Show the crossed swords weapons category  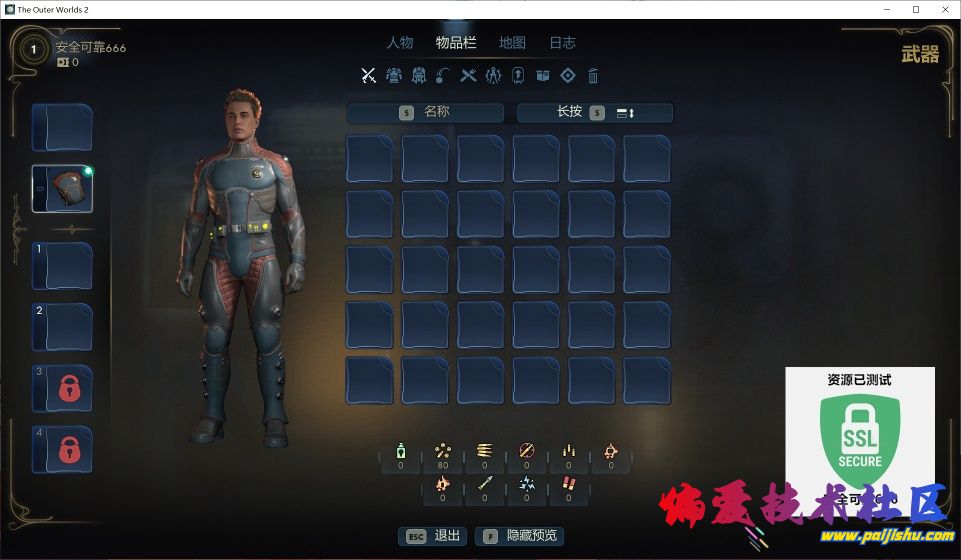[x=368, y=75]
